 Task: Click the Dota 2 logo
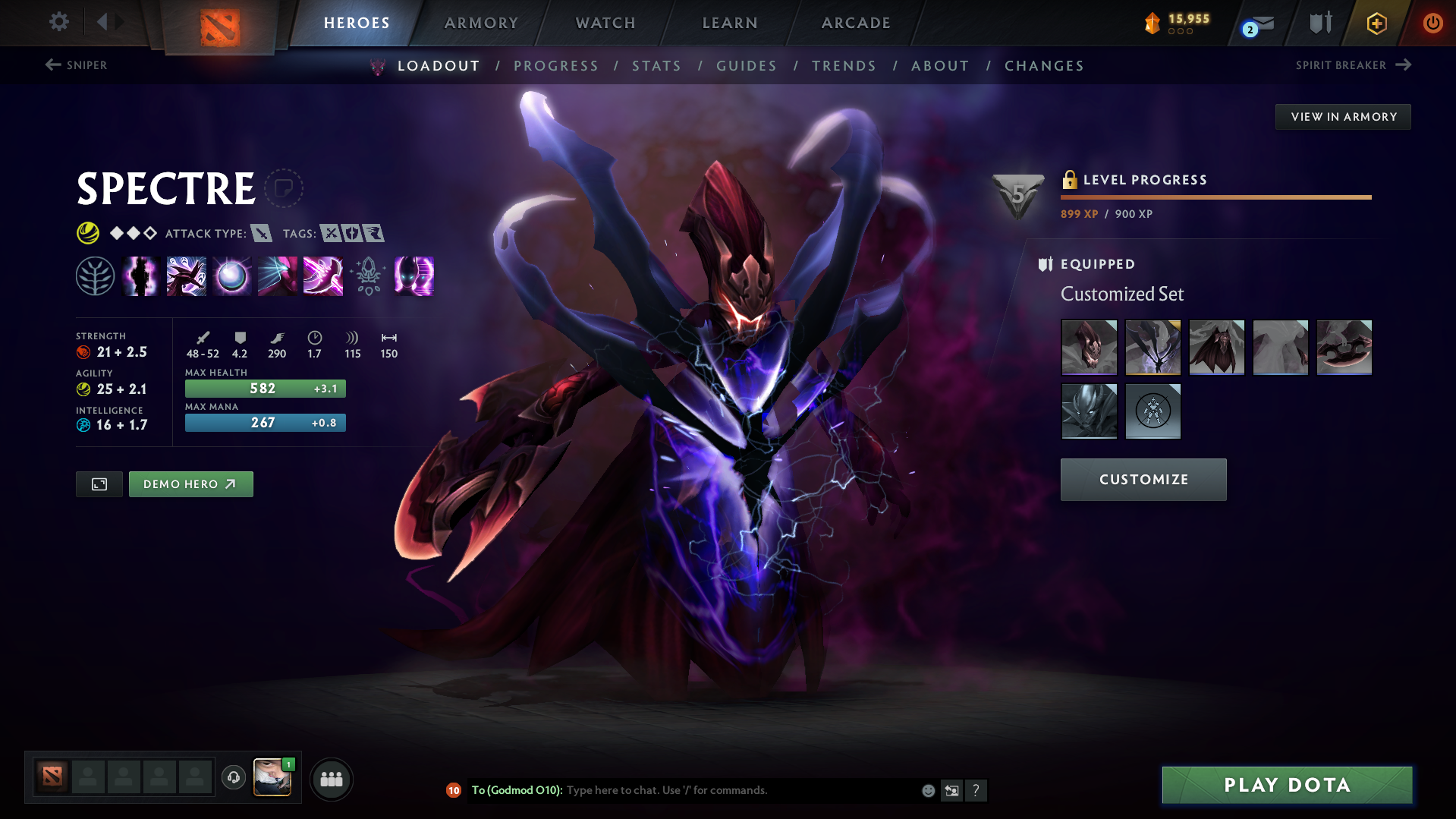219,24
